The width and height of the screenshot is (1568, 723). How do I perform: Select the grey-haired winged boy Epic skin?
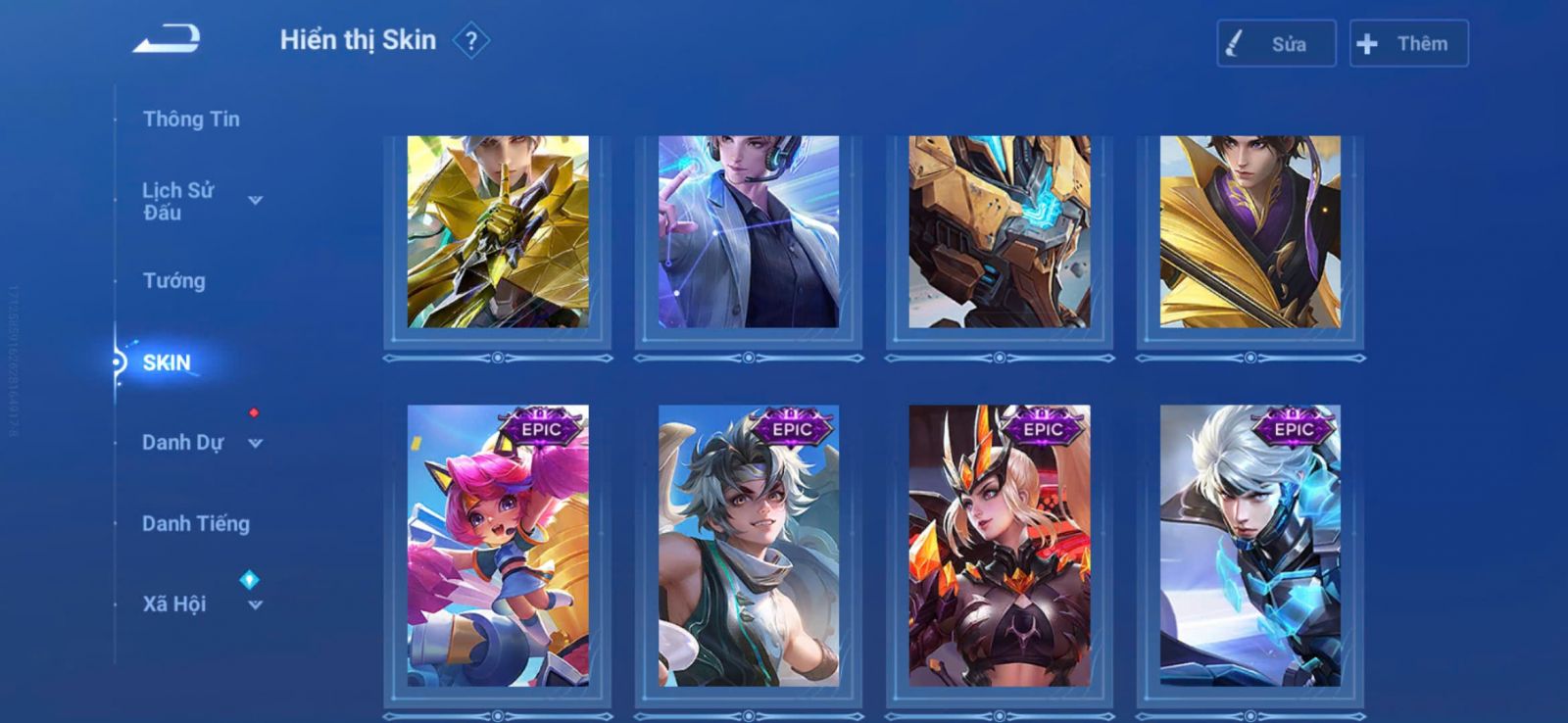749,546
